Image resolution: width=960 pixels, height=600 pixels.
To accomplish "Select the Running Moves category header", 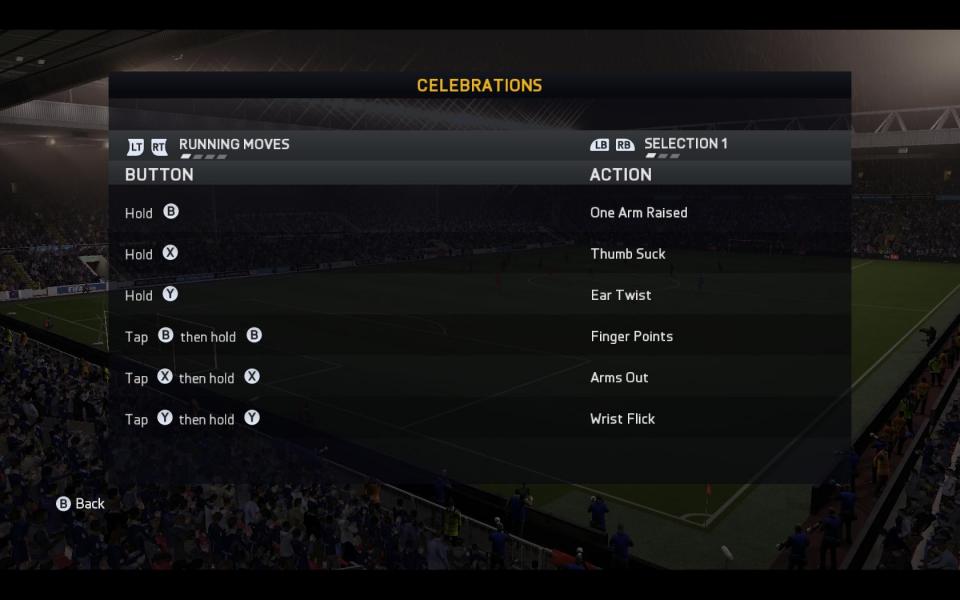I will (234, 144).
